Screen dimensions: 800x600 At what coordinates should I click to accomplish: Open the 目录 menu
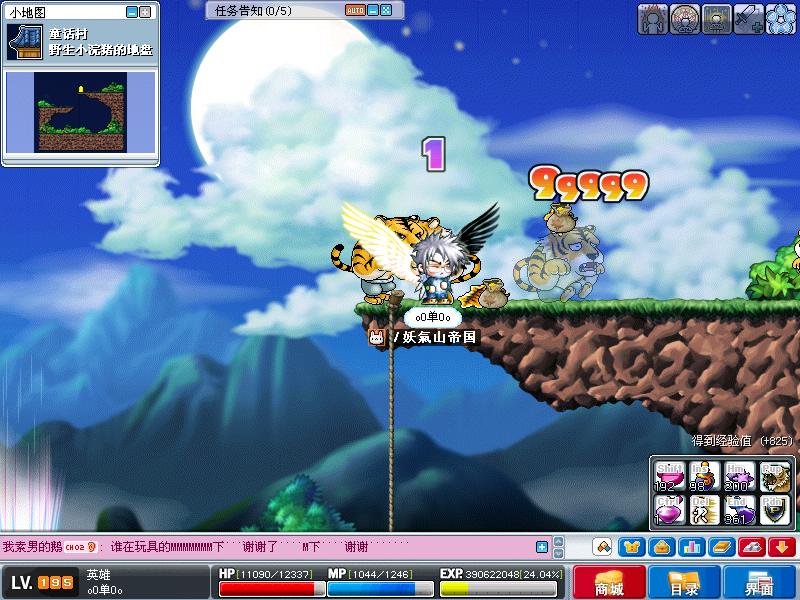pos(683,584)
